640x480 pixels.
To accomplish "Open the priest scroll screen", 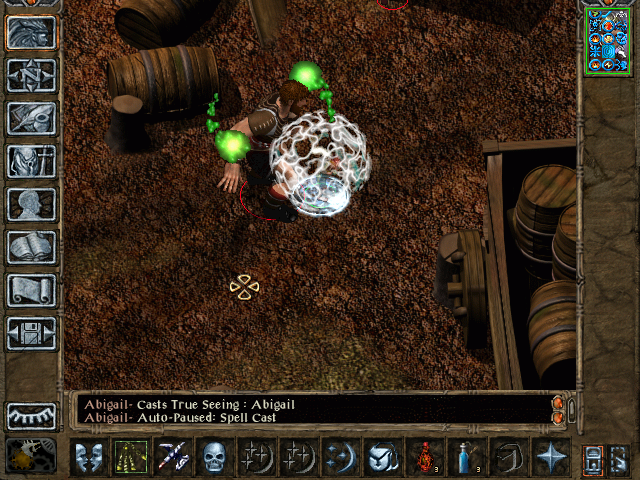I will [32, 290].
